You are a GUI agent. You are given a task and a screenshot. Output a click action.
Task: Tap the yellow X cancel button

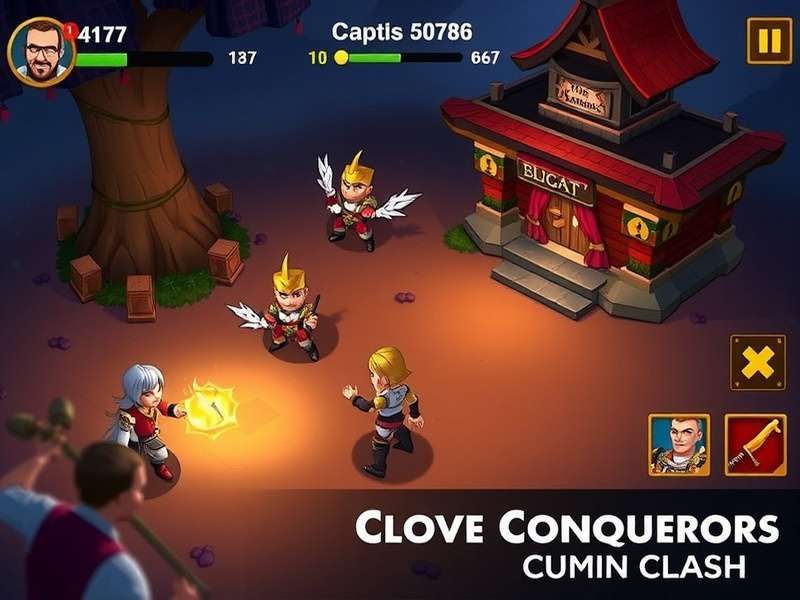757,362
